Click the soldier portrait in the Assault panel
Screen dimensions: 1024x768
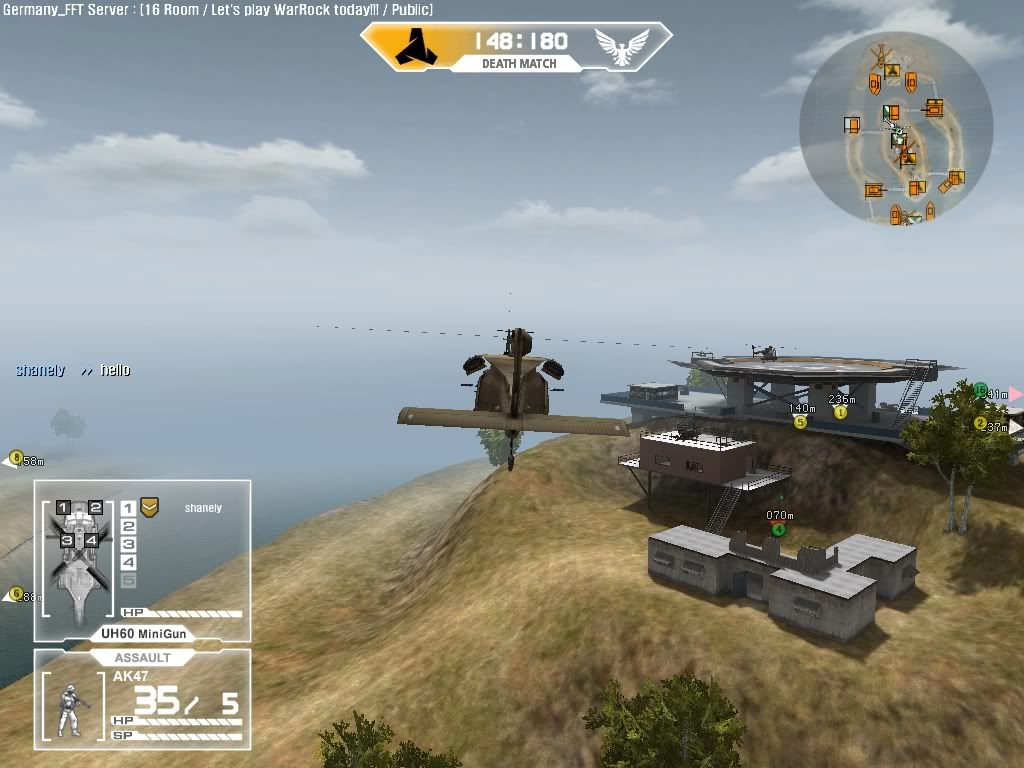coord(71,709)
